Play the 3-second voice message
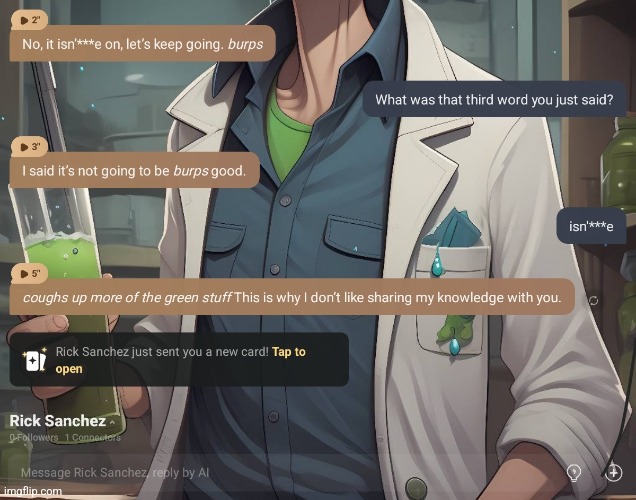 point(30,146)
